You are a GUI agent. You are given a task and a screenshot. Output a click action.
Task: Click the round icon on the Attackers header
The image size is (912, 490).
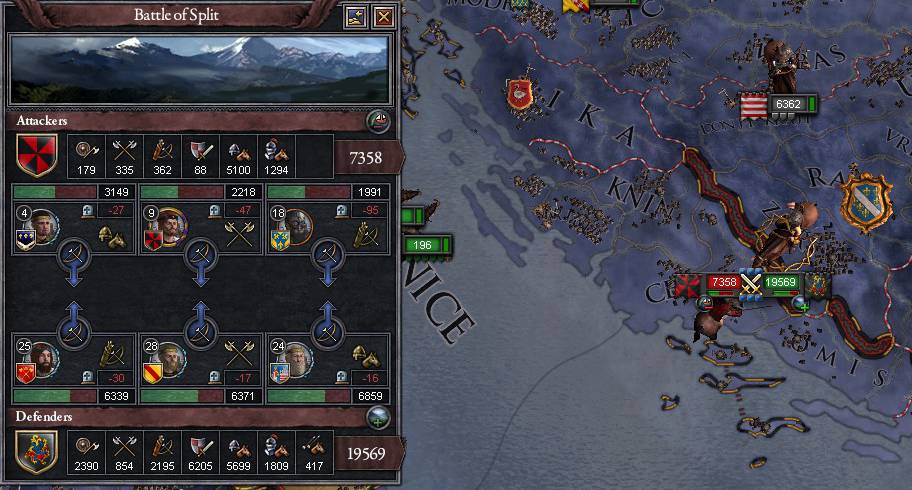coord(379,122)
